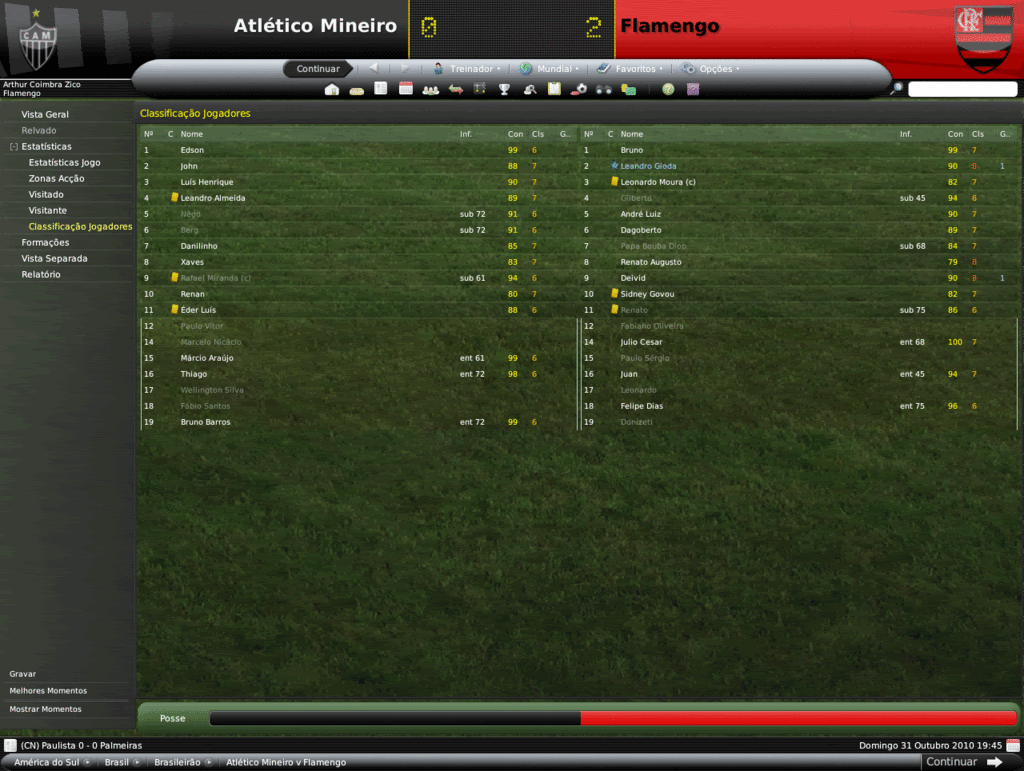Click the search input field
1024x771 pixels.
962,90
